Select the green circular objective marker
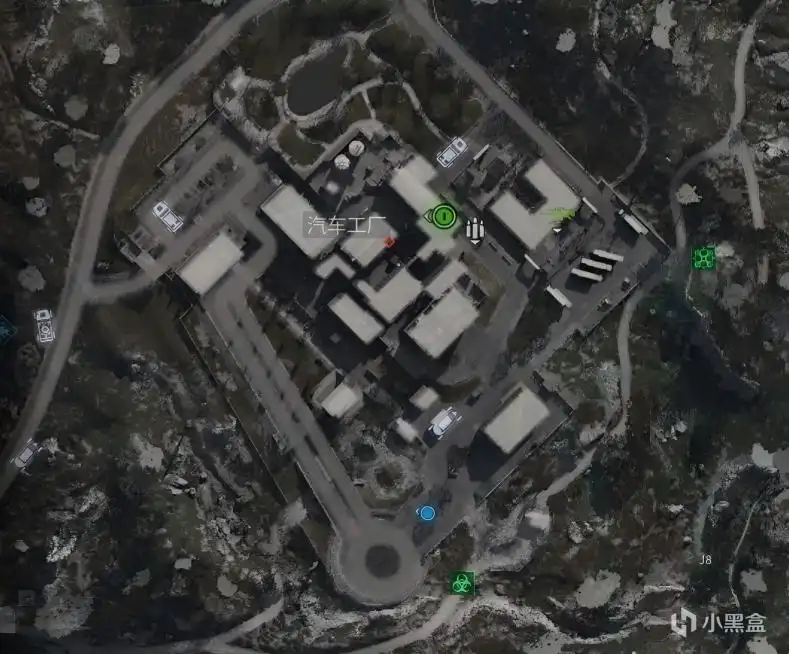The image size is (789, 654). [x=441, y=214]
